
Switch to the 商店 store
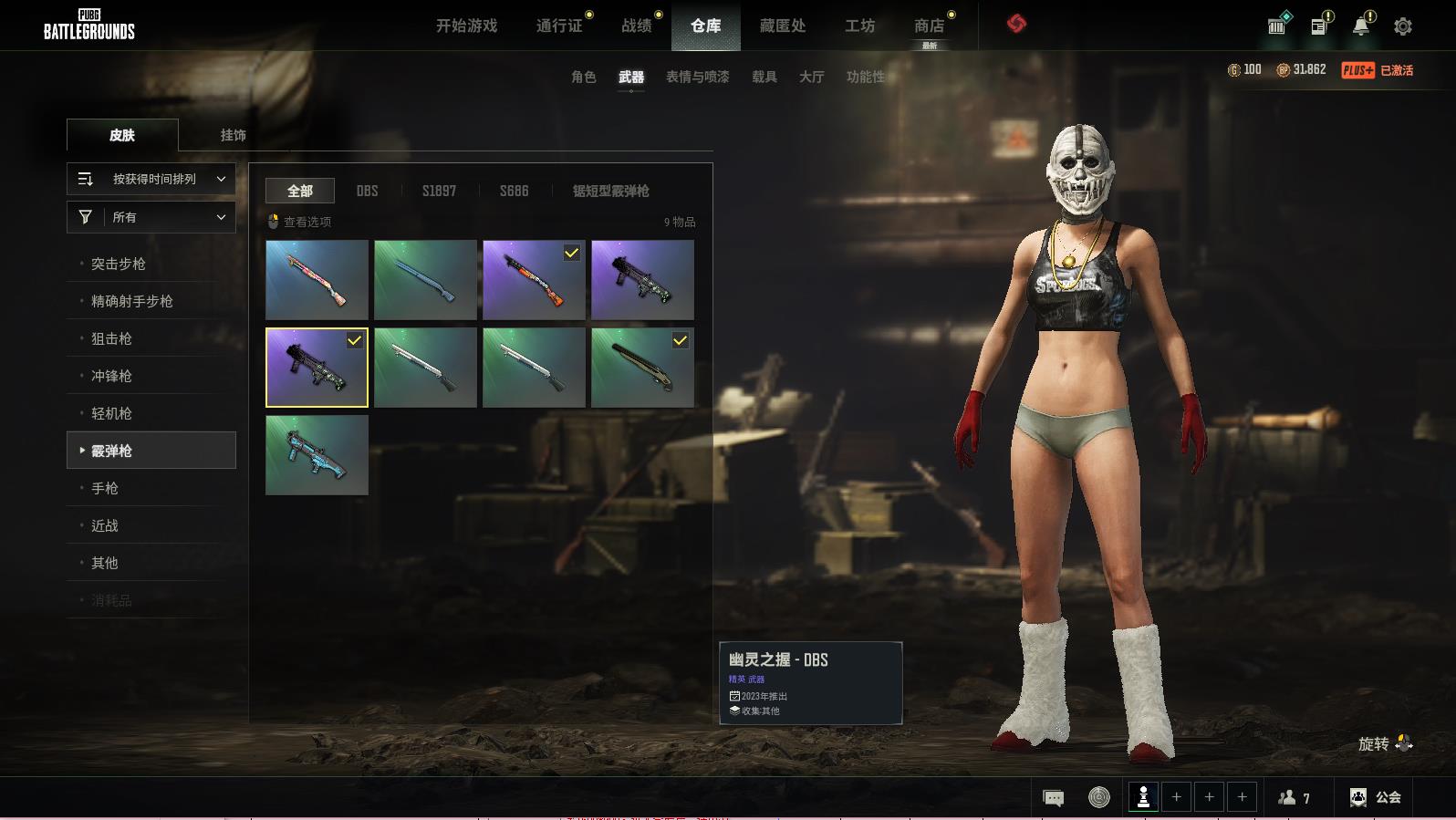point(929,26)
